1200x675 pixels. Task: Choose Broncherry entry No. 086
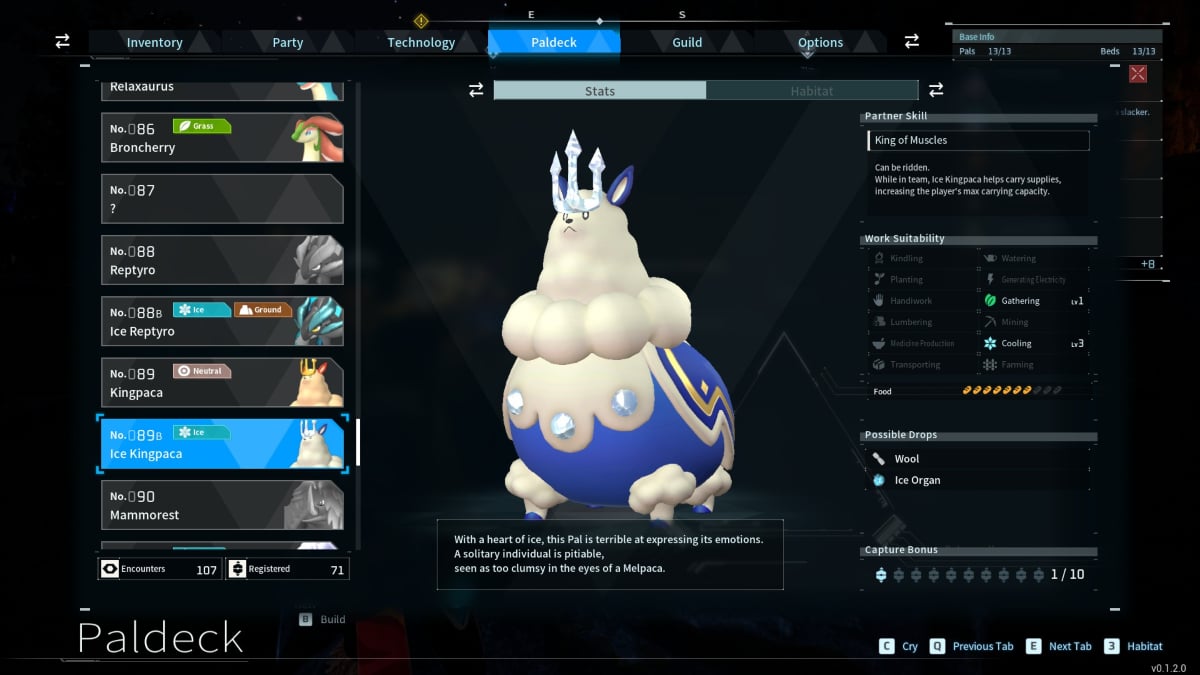tap(222, 138)
